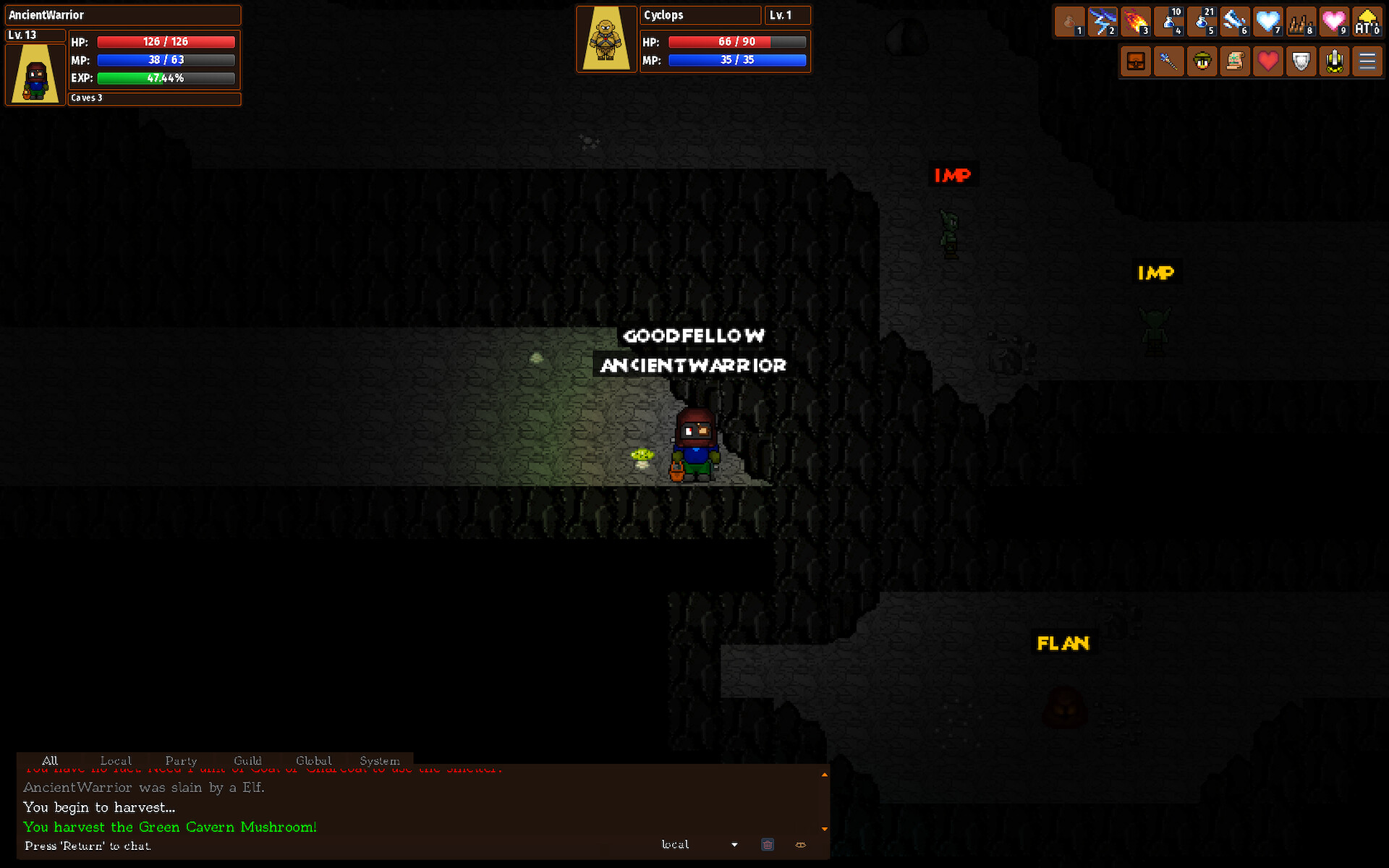The height and width of the screenshot is (868, 1389).
Task: Open the inventory chest icon
Action: click(x=1136, y=61)
